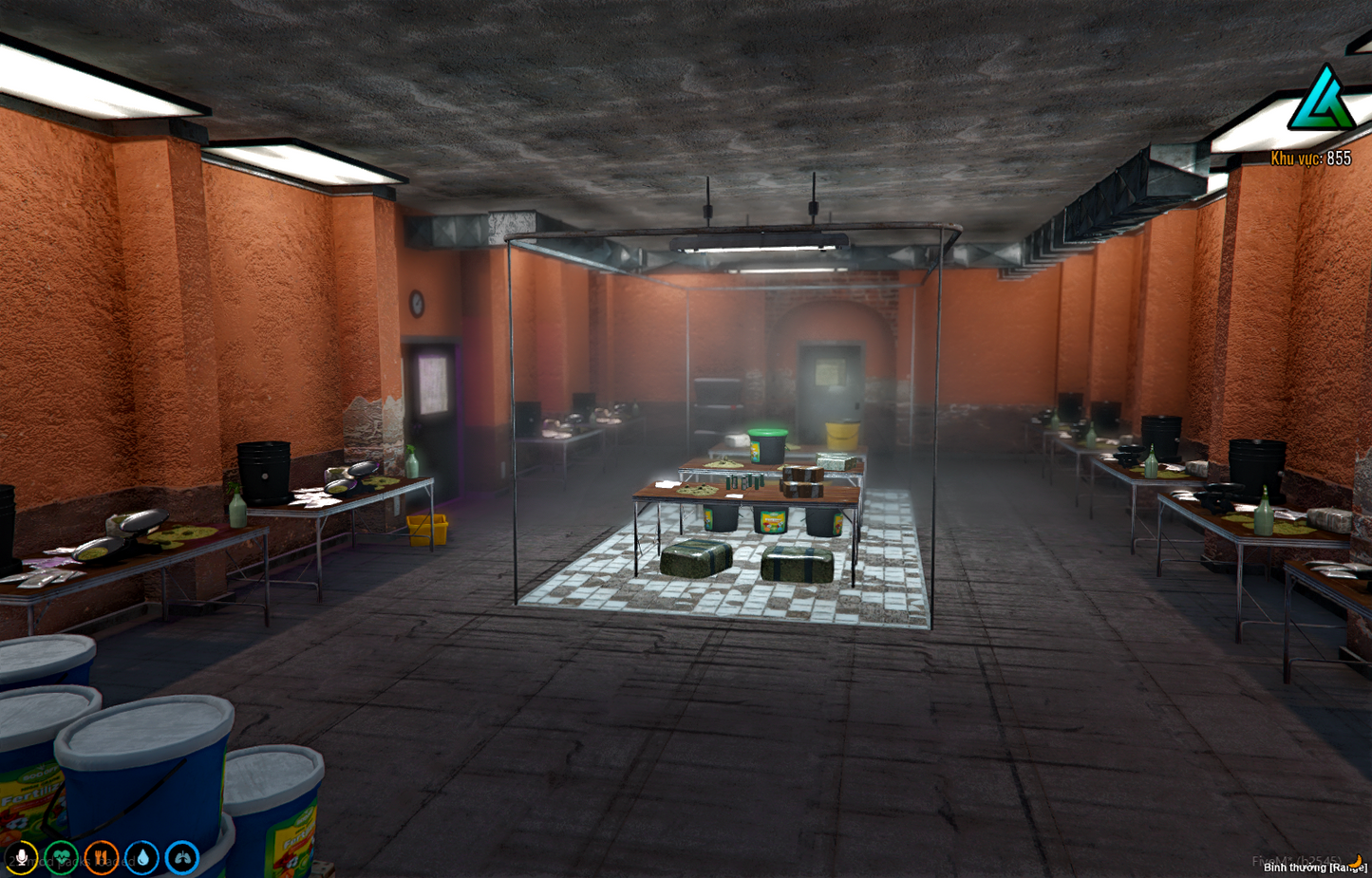
Task: Click the green heart health icon
Action: (x=62, y=856)
